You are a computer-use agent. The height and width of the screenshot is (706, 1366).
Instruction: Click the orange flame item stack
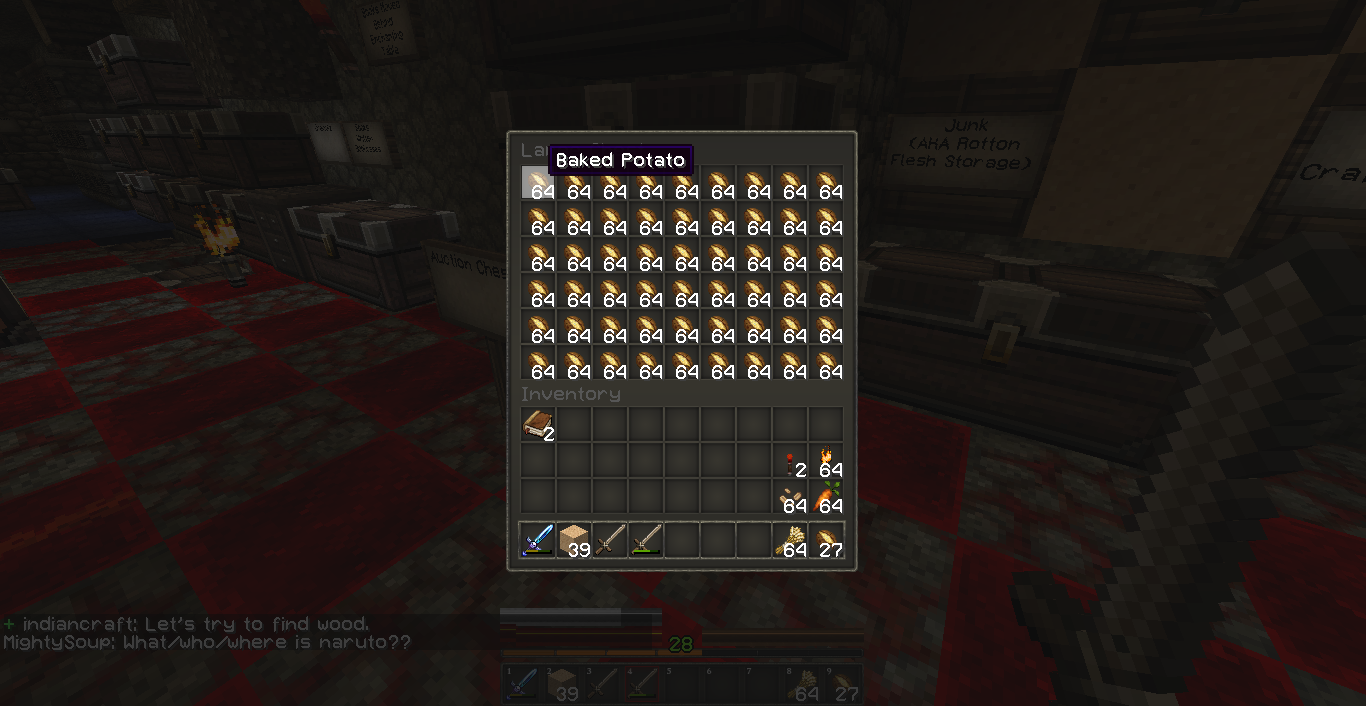coord(826,461)
